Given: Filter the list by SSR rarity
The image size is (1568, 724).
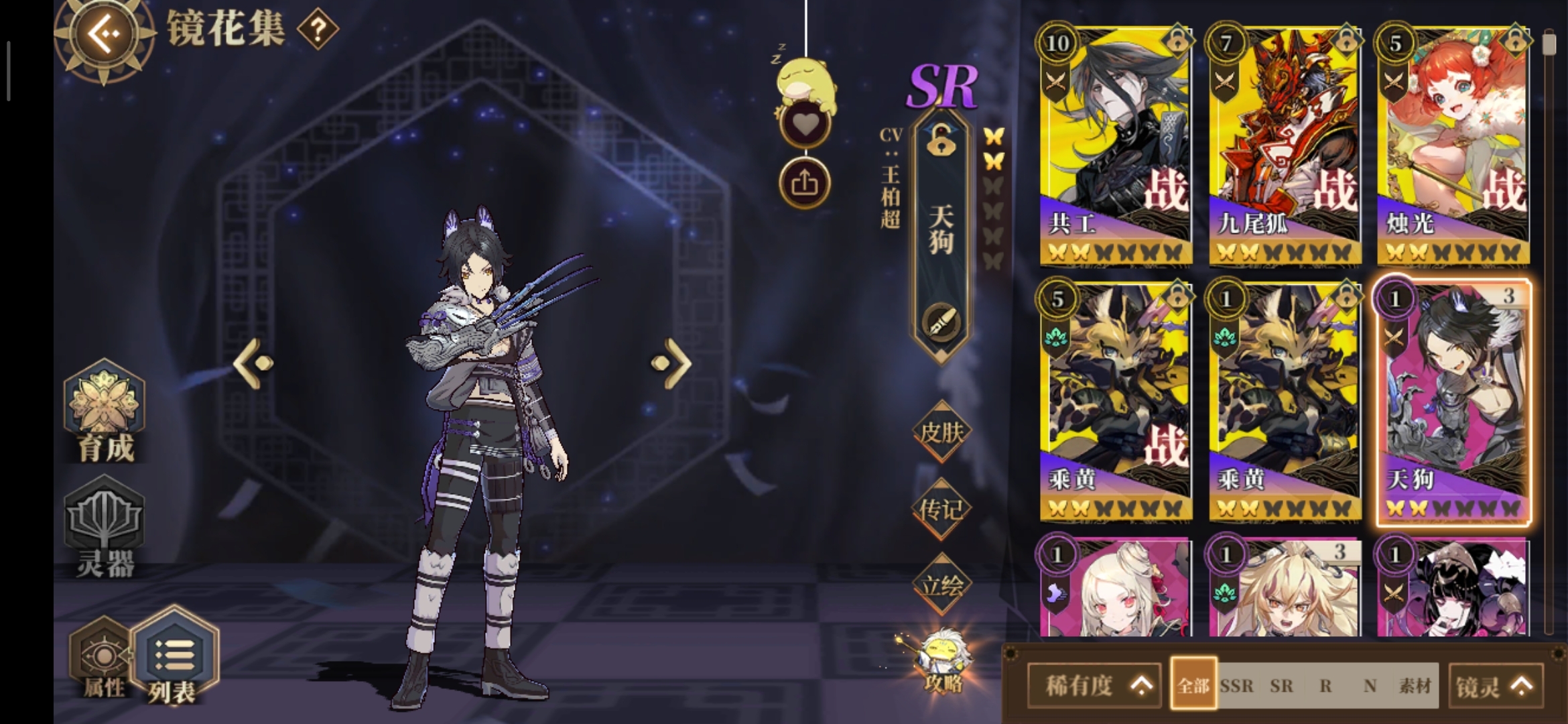Looking at the screenshot, I should tap(1236, 686).
